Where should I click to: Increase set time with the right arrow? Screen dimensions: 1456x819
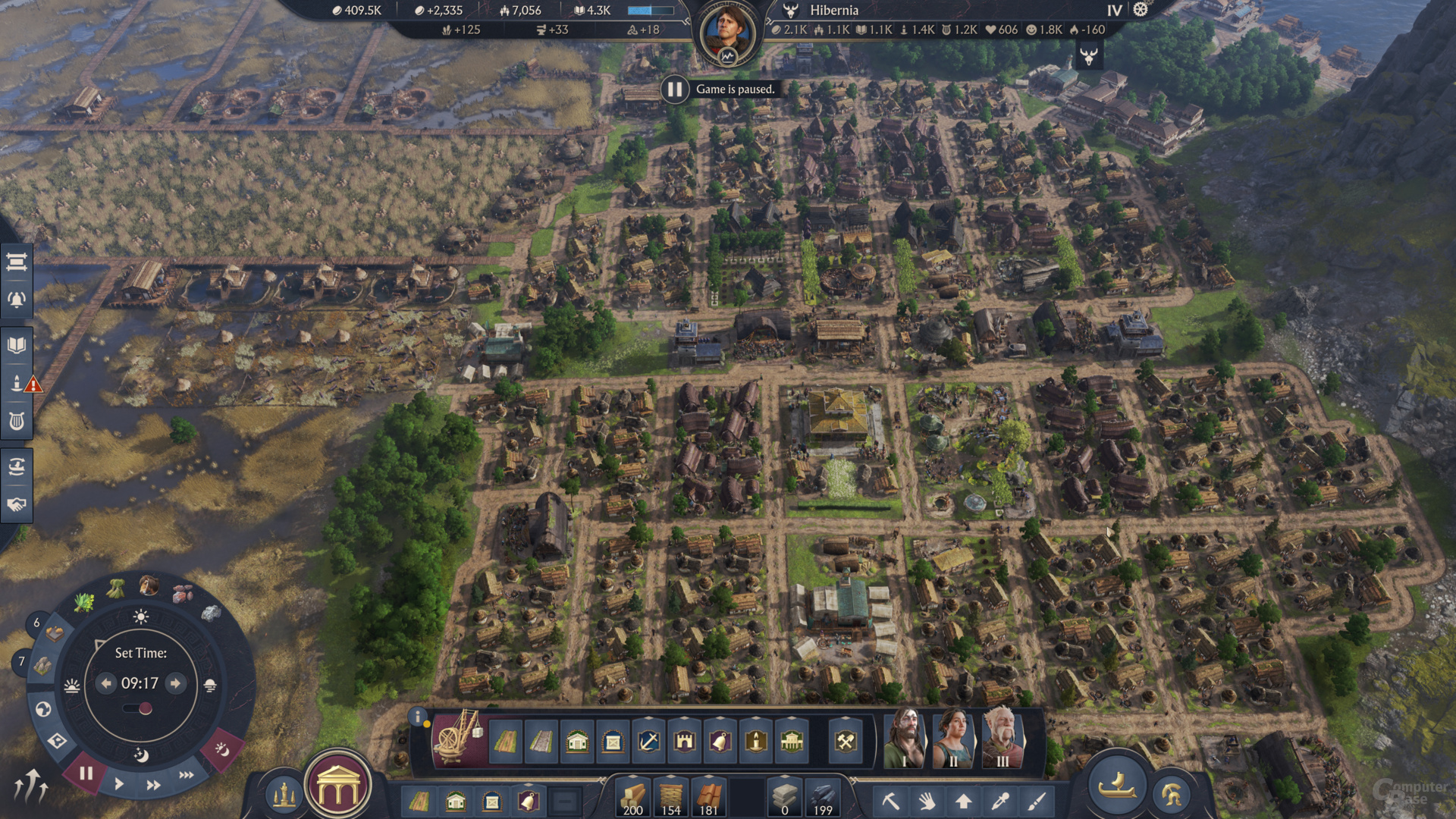pos(176,683)
